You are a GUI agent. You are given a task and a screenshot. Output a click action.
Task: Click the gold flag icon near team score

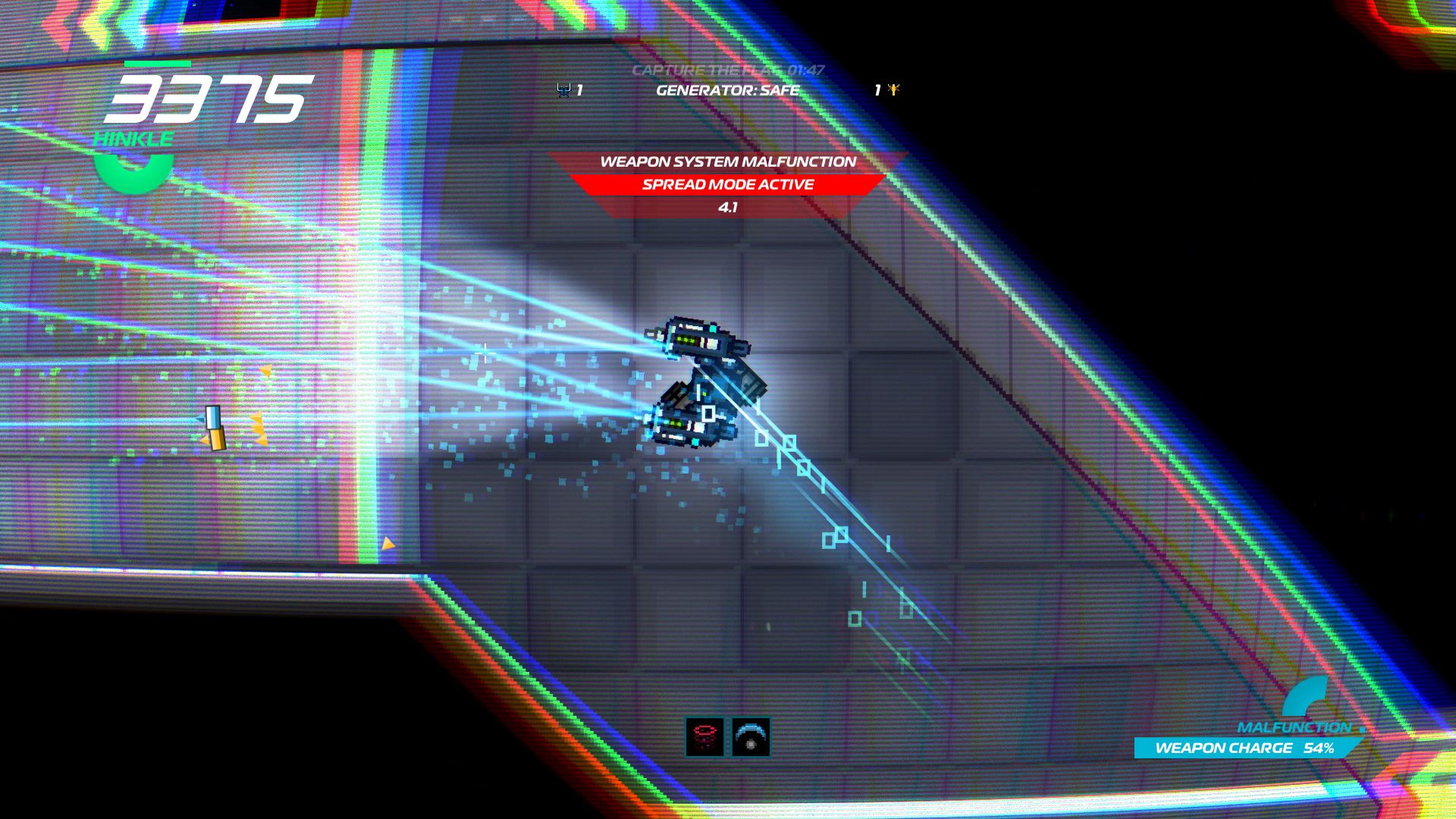pyautogui.click(x=893, y=89)
